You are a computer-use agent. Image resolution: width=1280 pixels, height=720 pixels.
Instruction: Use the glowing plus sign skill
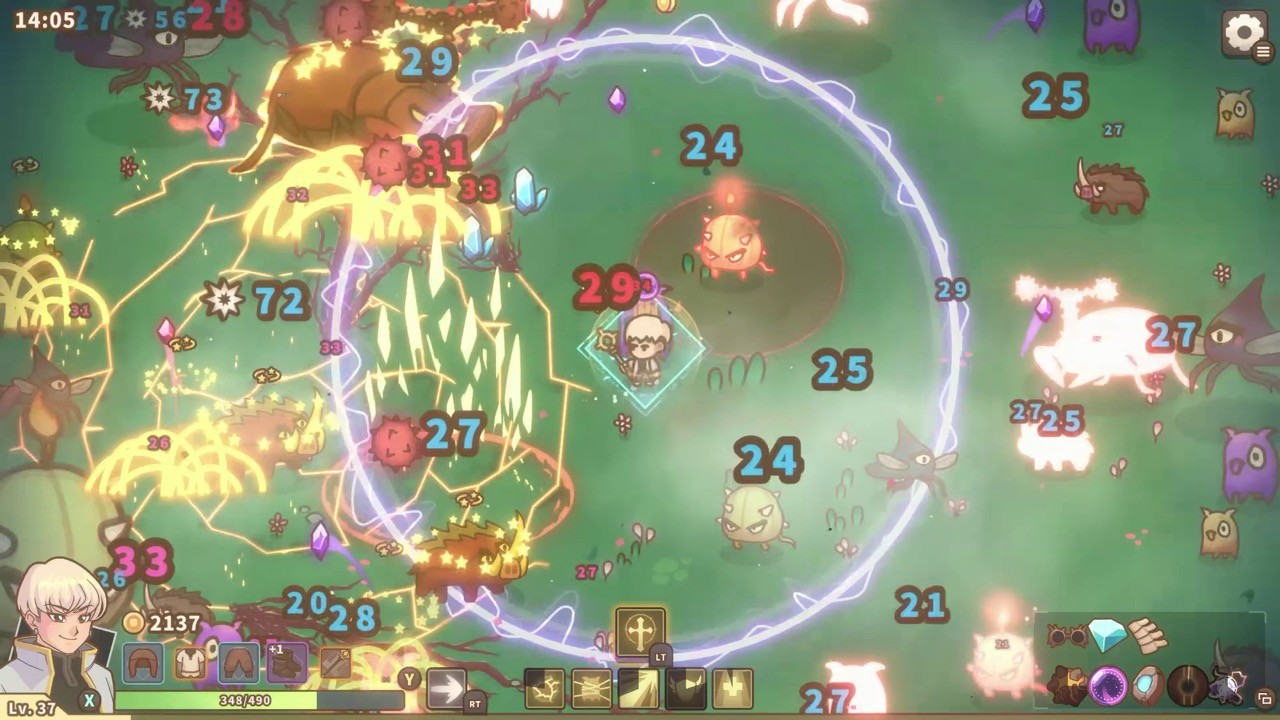pos(732,689)
